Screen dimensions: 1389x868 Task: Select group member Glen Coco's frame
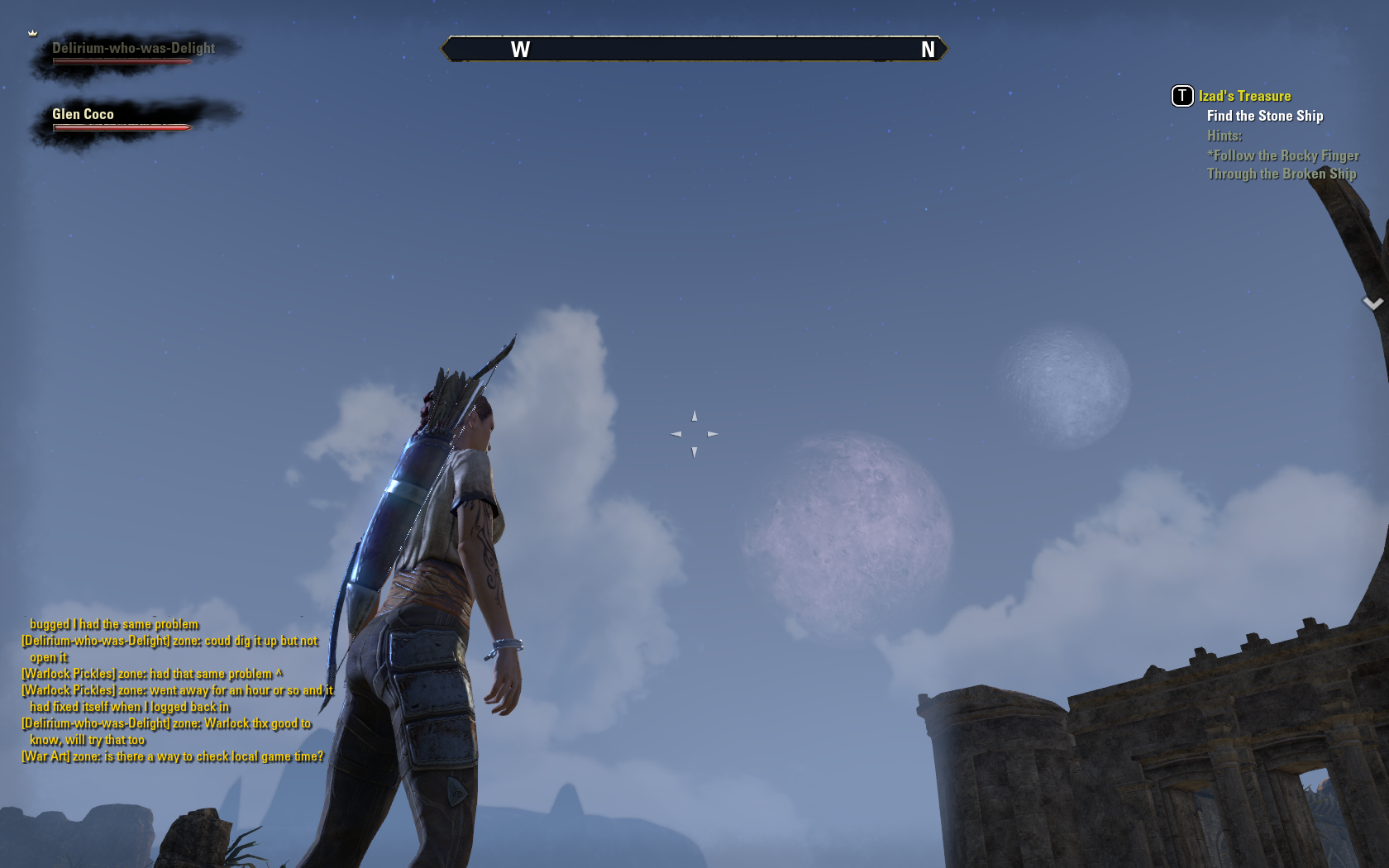[x=121, y=117]
